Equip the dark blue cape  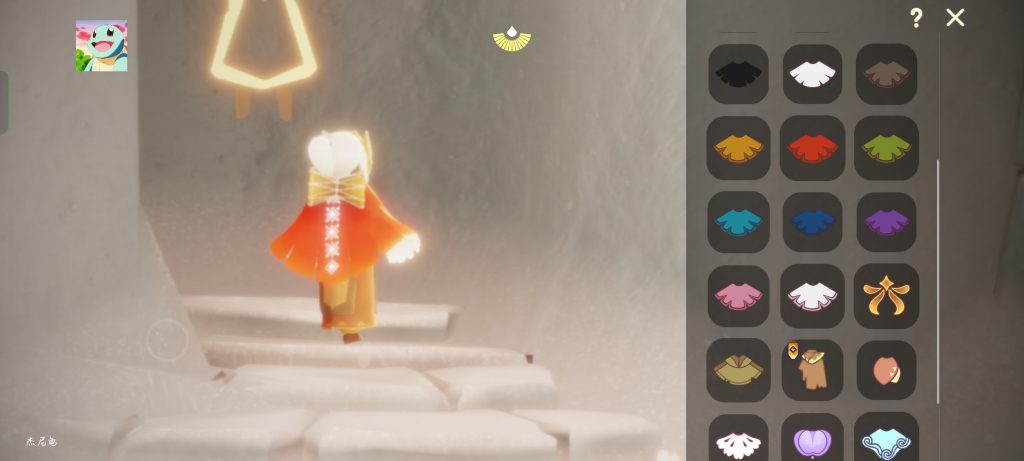(812, 221)
